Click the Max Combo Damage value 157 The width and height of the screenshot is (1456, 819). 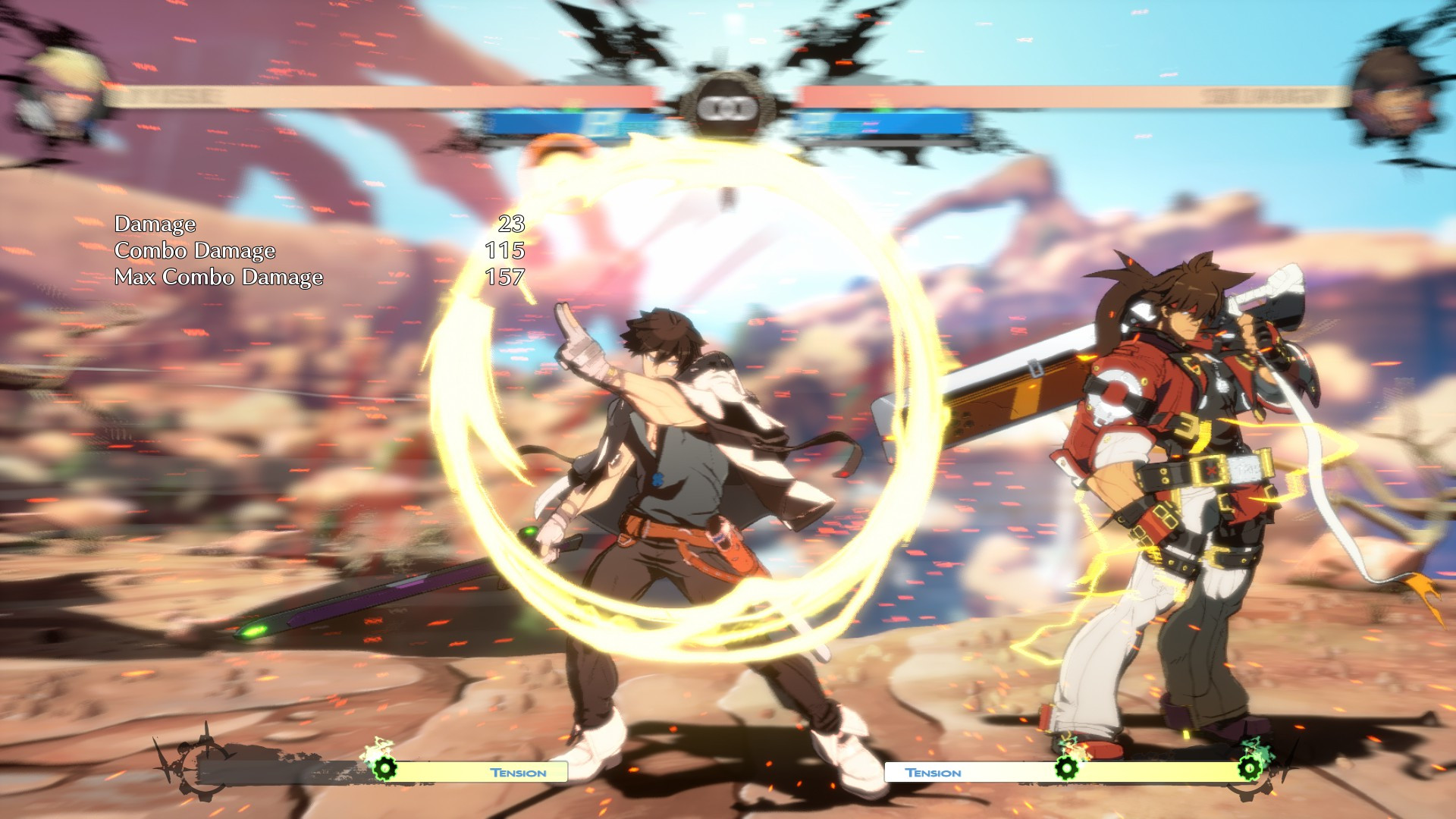click(x=504, y=278)
